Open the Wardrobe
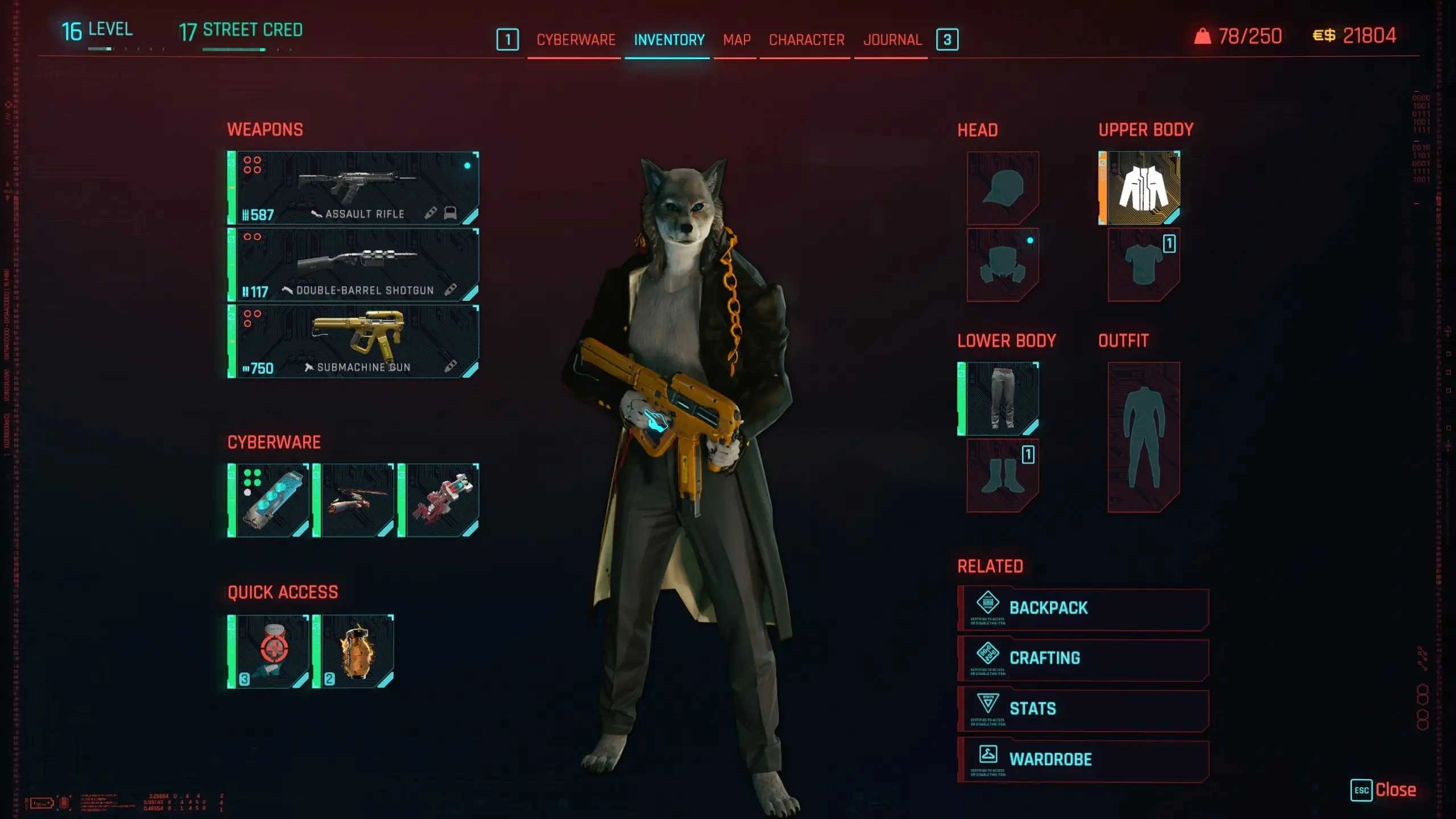Image resolution: width=1456 pixels, height=819 pixels. (1083, 759)
